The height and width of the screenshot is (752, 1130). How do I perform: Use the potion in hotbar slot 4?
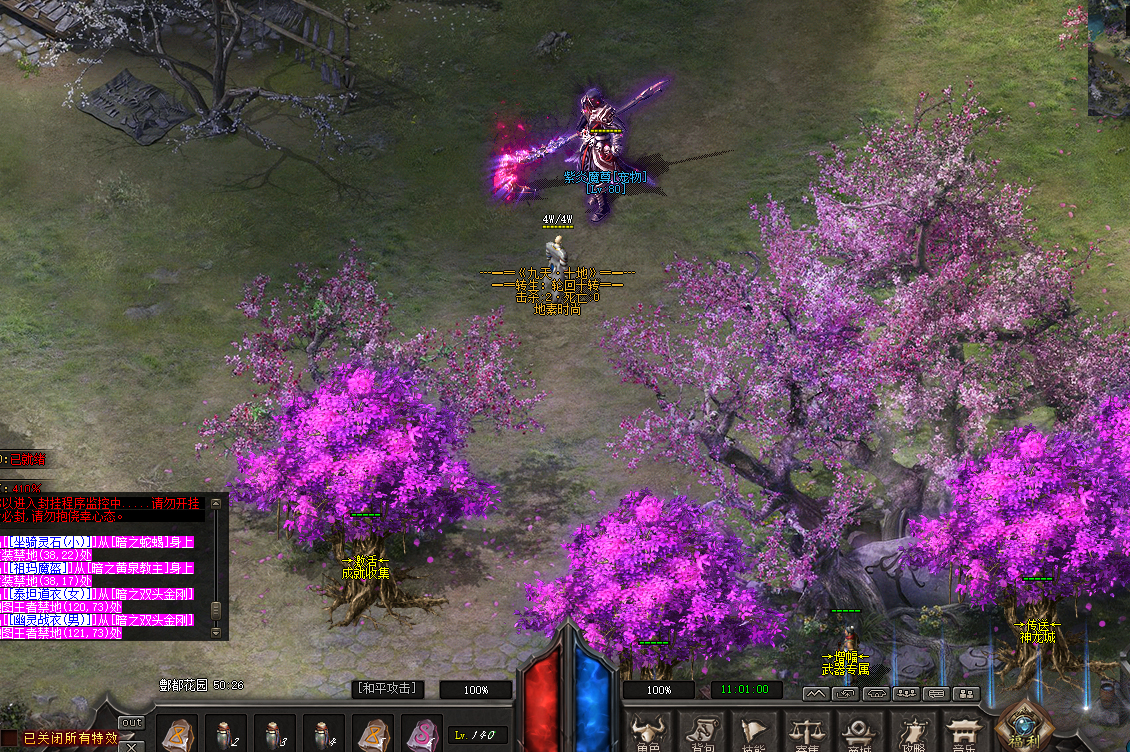coord(323,735)
